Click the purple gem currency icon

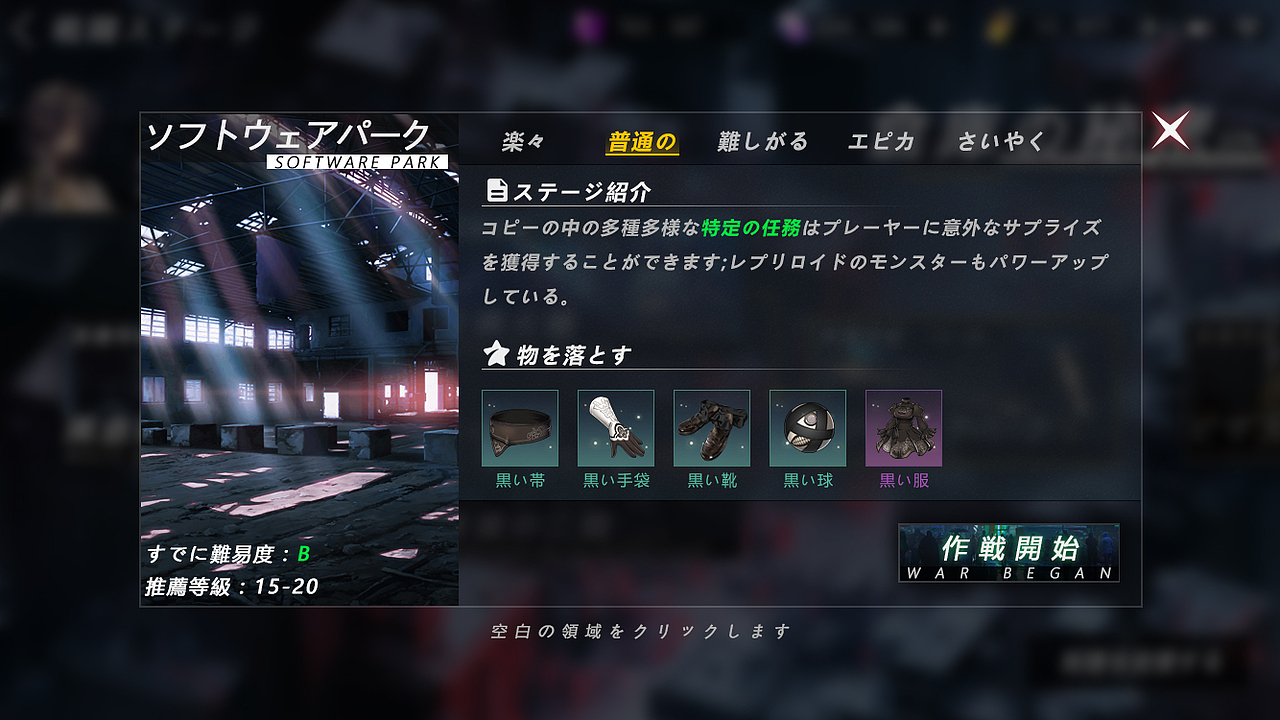(x=587, y=25)
